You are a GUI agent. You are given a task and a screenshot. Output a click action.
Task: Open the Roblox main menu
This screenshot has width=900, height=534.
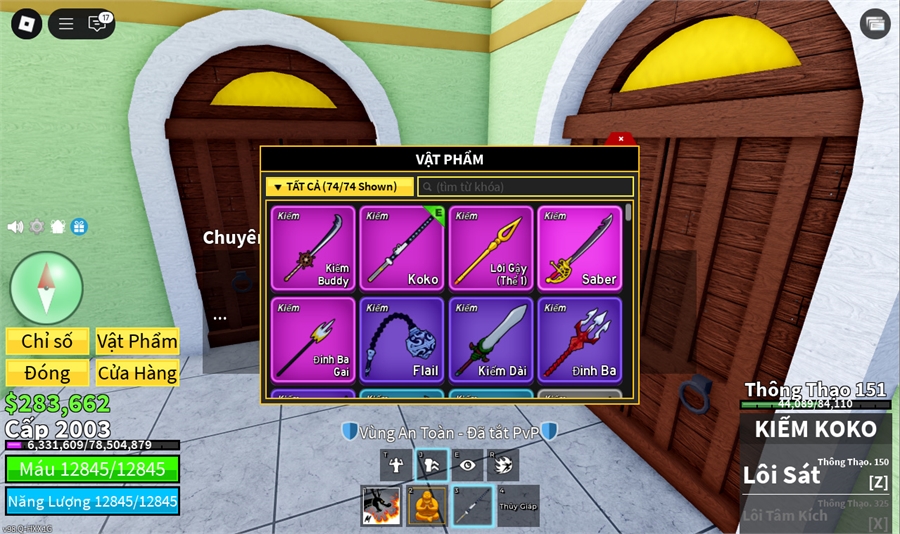tap(26, 24)
